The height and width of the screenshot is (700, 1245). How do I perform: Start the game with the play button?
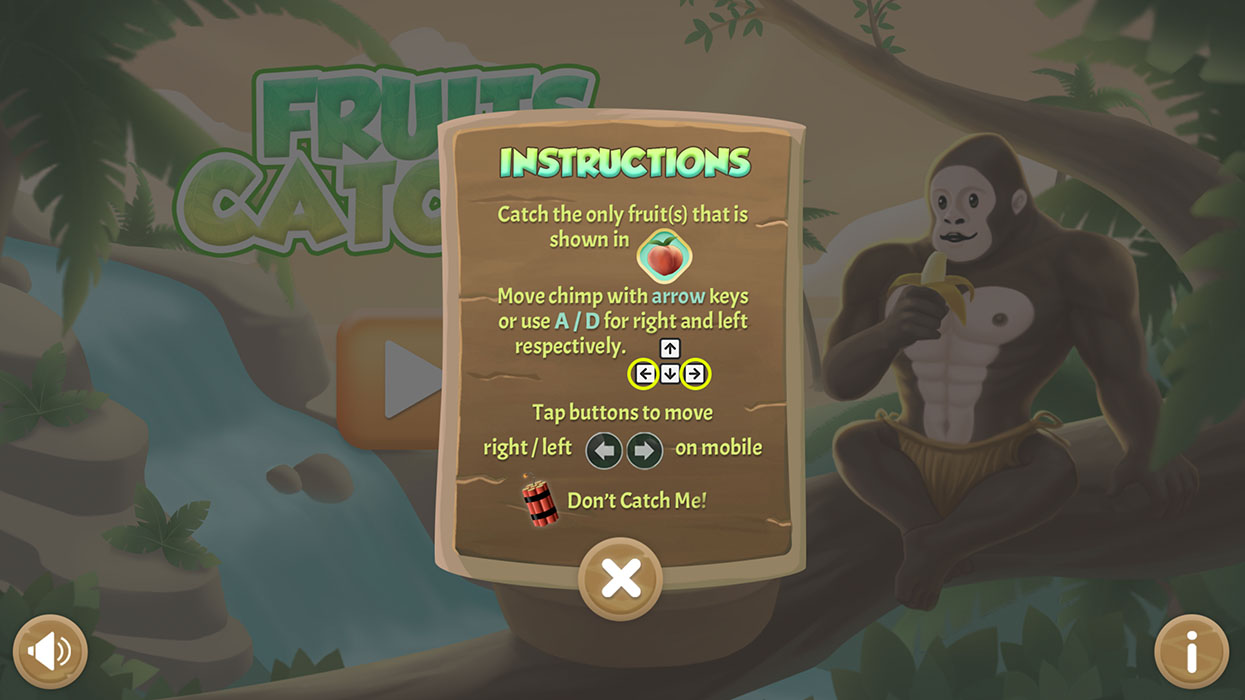pos(395,380)
